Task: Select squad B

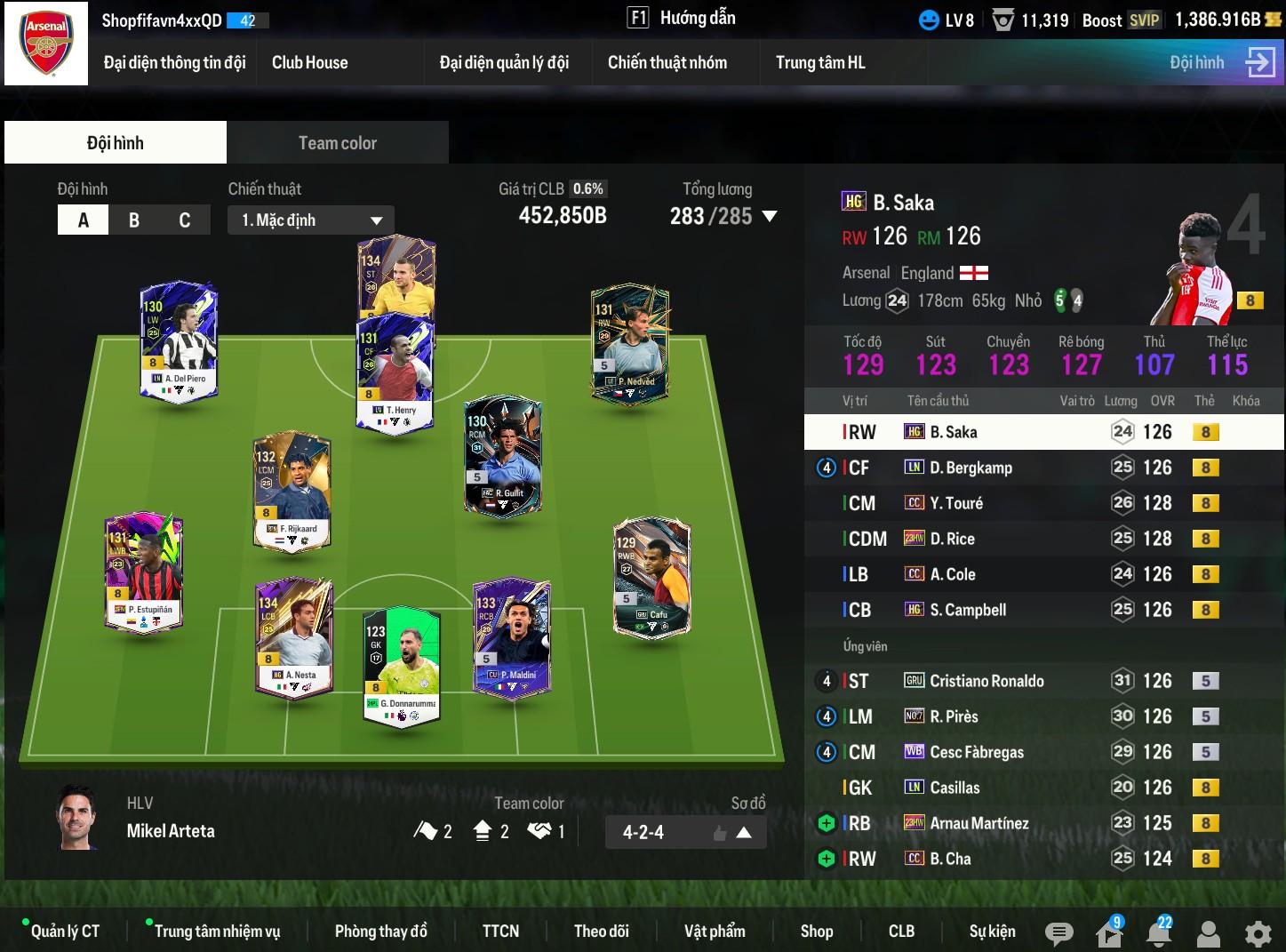Action: coord(134,220)
